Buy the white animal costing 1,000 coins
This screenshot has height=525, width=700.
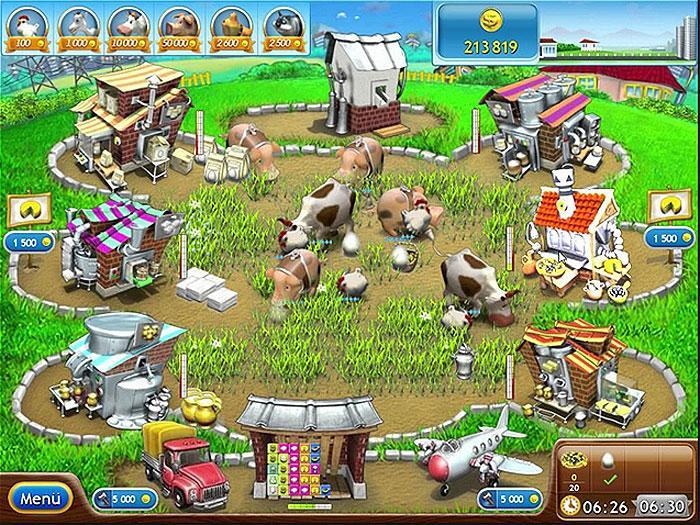75,26
